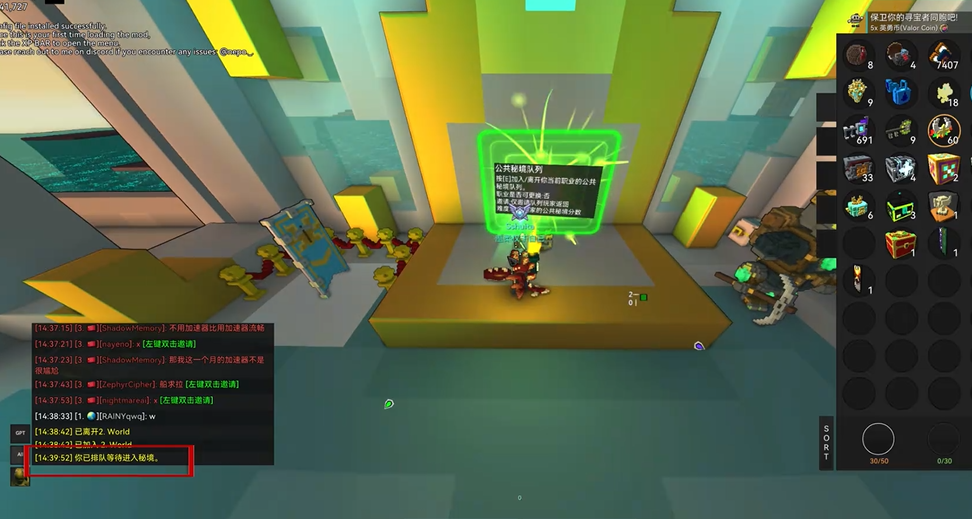Select the item stack of 7407
This screenshot has height=519, width=972.
pyautogui.click(x=943, y=56)
